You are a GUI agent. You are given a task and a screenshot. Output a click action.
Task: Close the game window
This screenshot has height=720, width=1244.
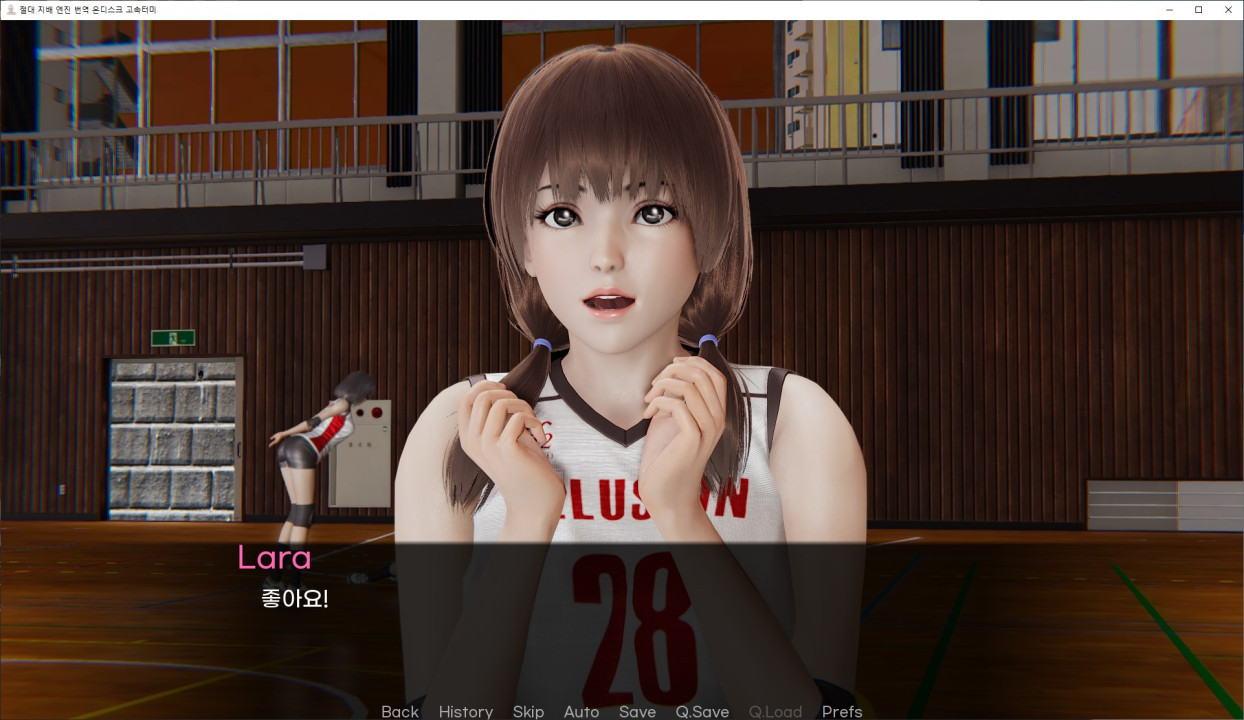[1228, 9]
